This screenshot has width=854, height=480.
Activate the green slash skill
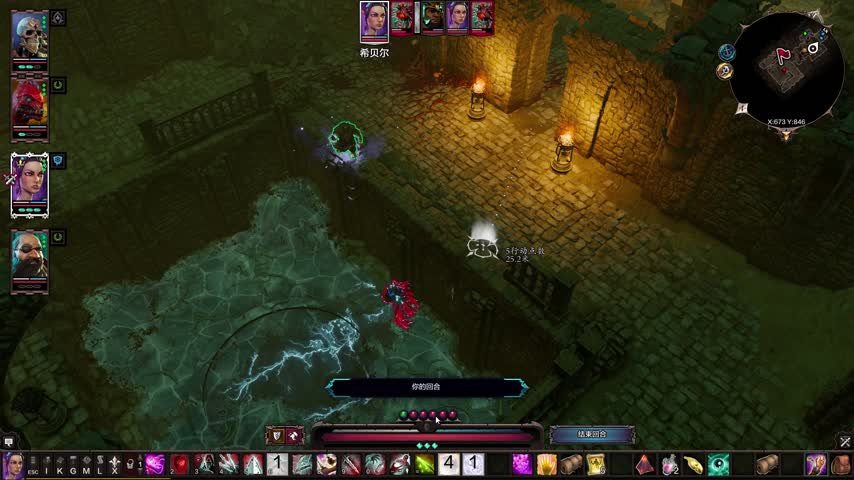(x=425, y=464)
